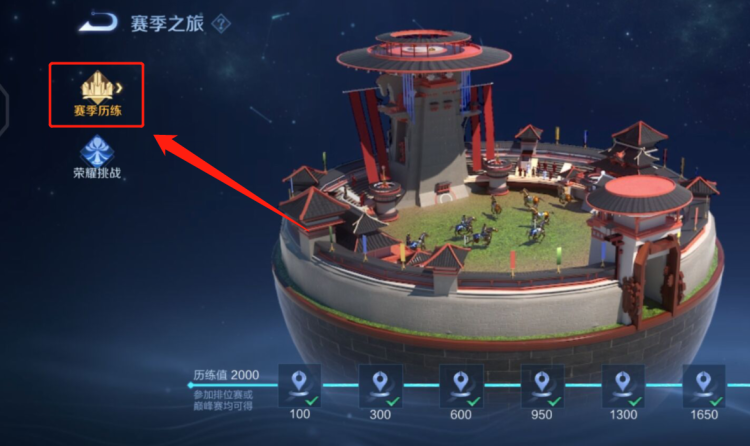
Task: Select the 300 milestone reward node
Action: tap(380, 385)
